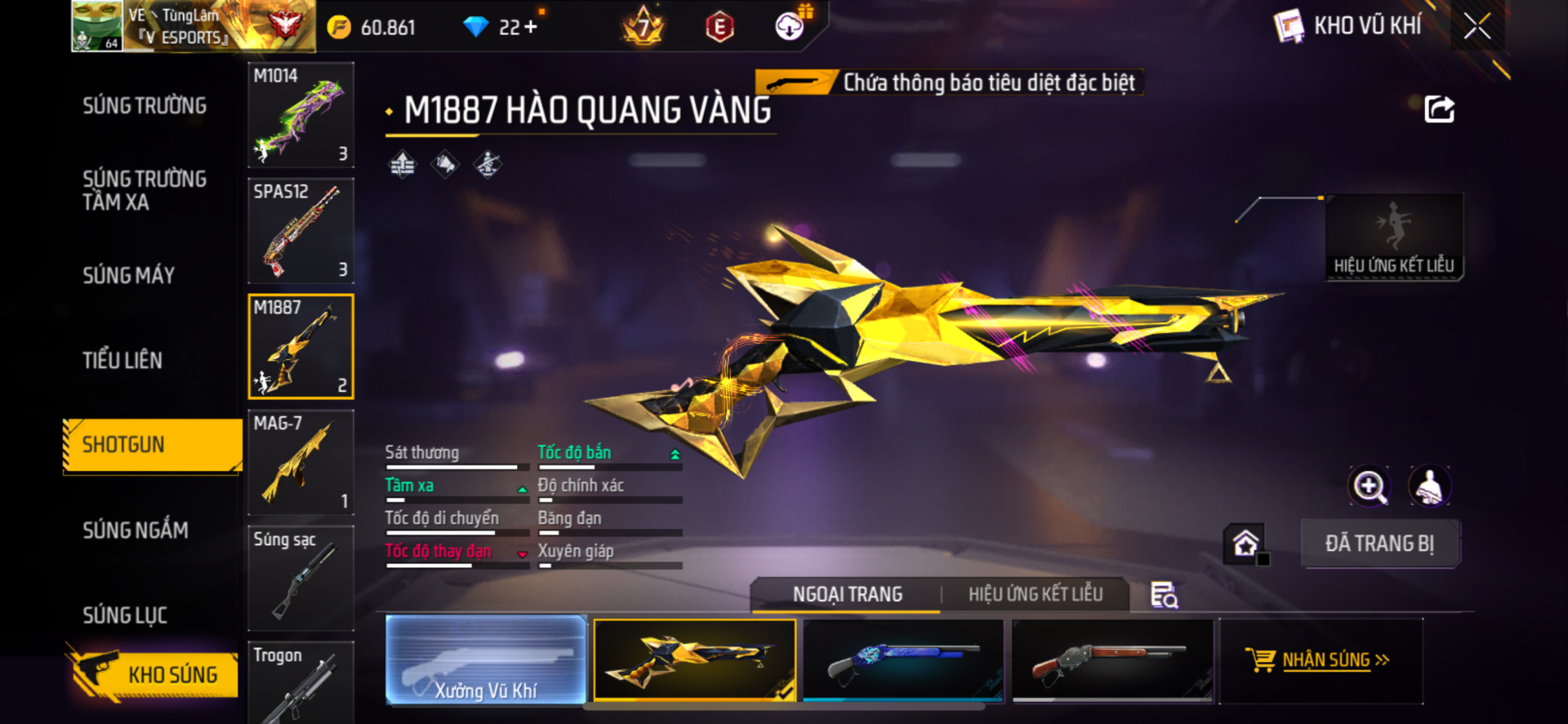Open the Súng Máy weapon category
The height and width of the screenshot is (724, 1568).
129,276
